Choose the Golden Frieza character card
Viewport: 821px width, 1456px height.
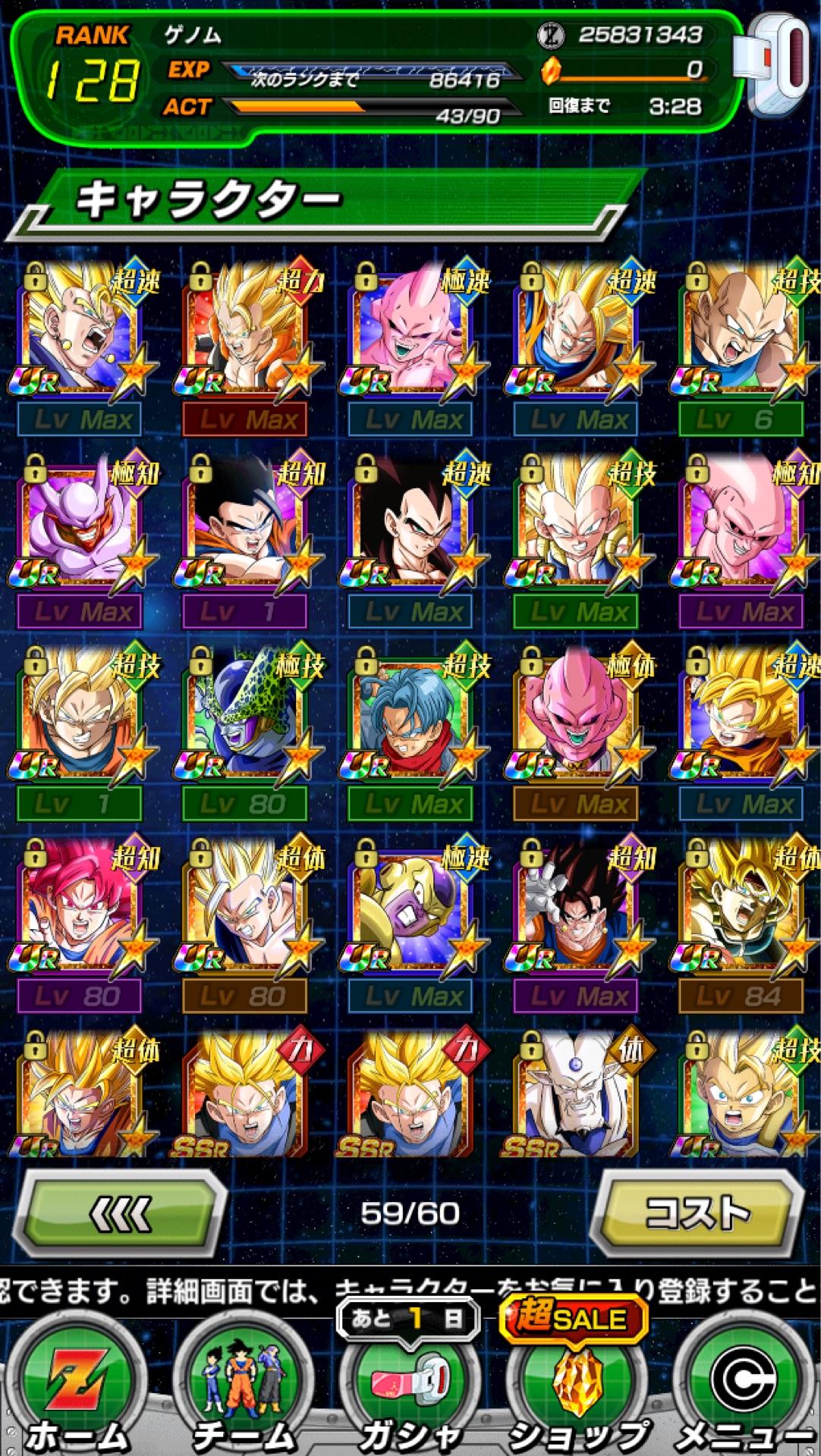tap(410, 907)
